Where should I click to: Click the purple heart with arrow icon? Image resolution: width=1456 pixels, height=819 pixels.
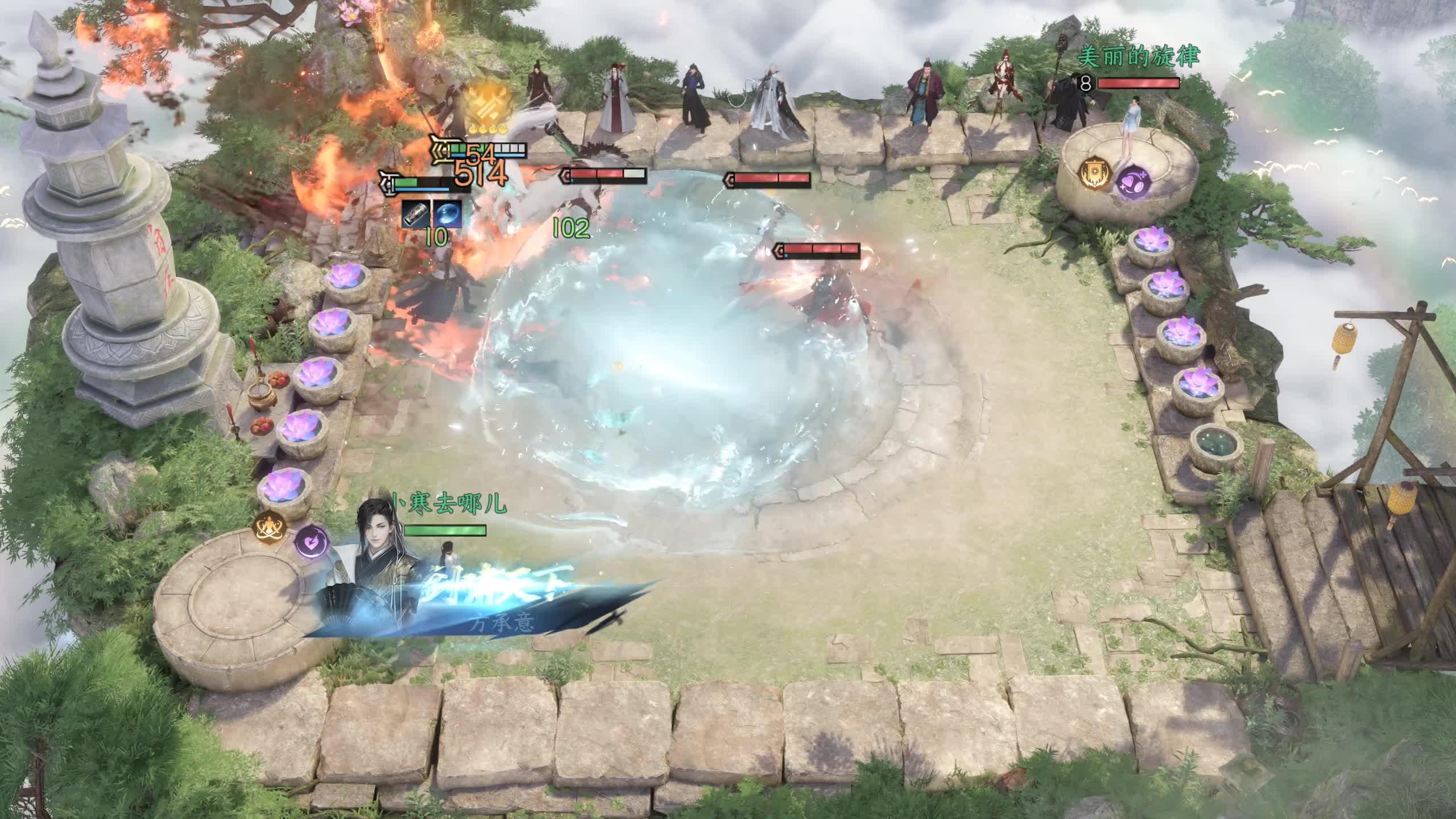[311, 541]
